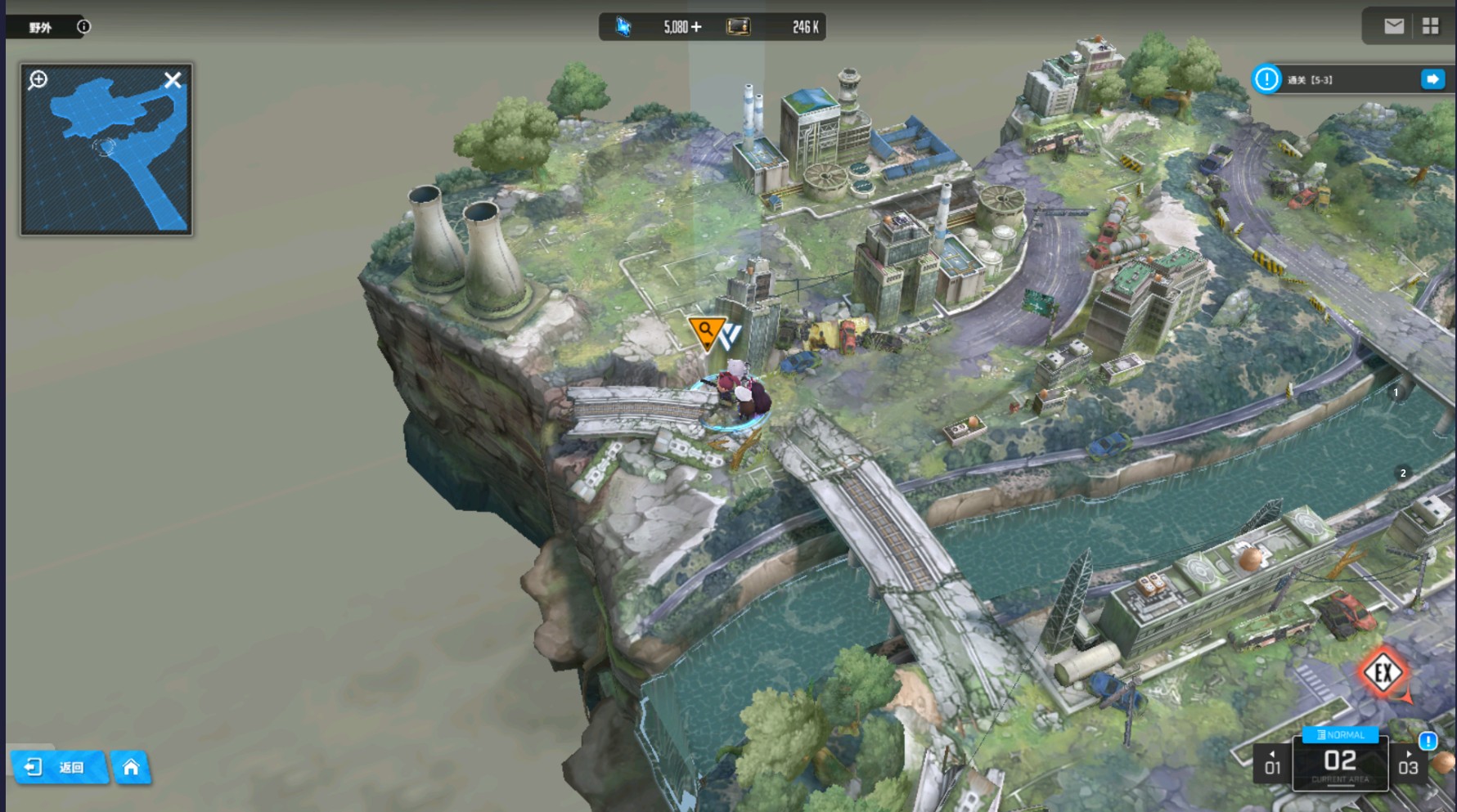Switch to previous area 01
The image size is (1457, 812).
pos(1272,764)
